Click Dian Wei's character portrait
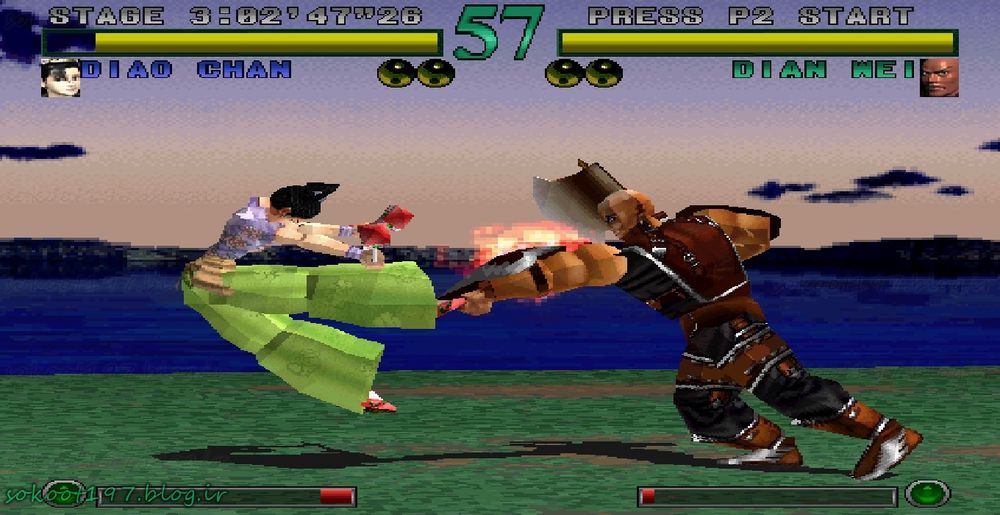Viewport: 1000px width, 515px height. (939, 77)
